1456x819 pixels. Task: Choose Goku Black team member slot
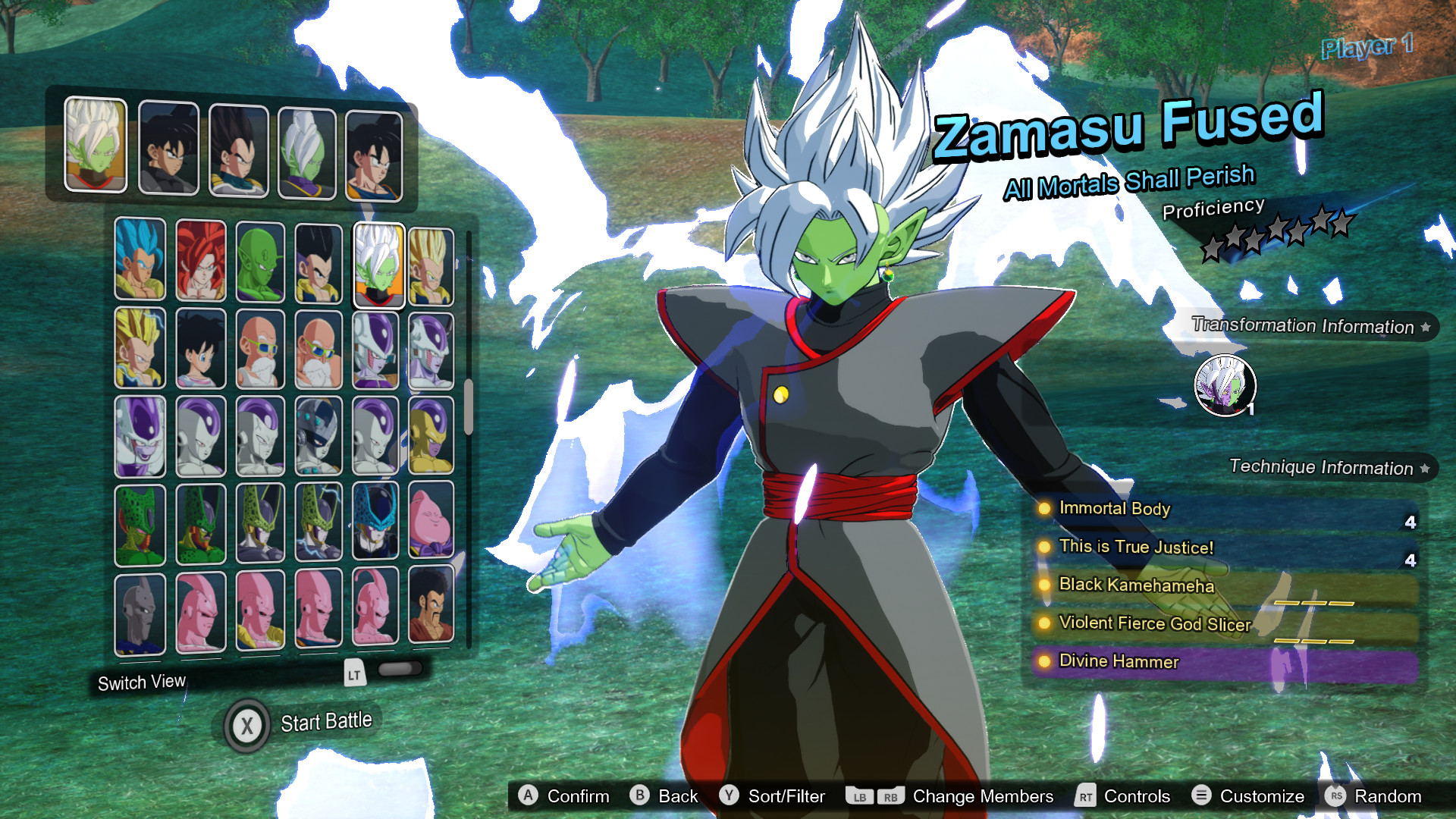[x=168, y=148]
